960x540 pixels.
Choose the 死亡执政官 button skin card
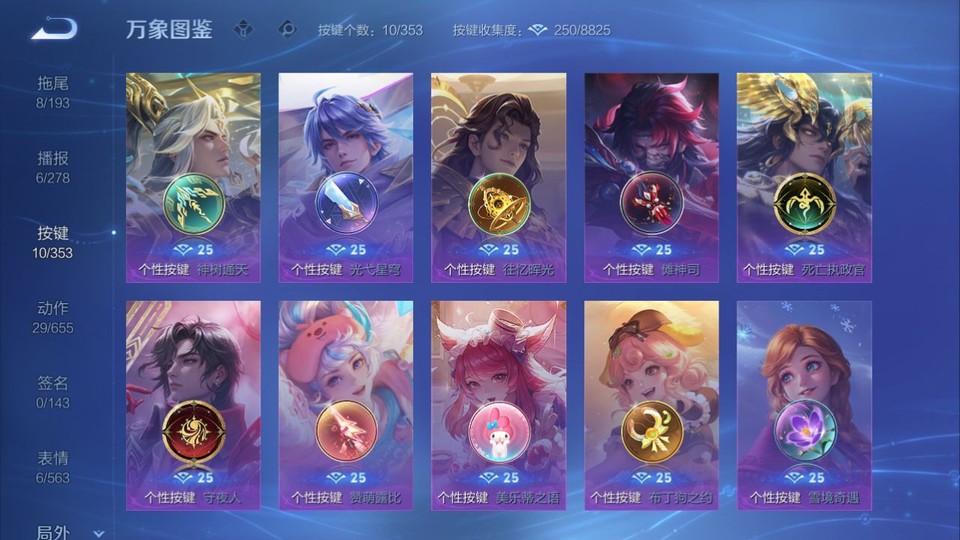pos(804,177)
